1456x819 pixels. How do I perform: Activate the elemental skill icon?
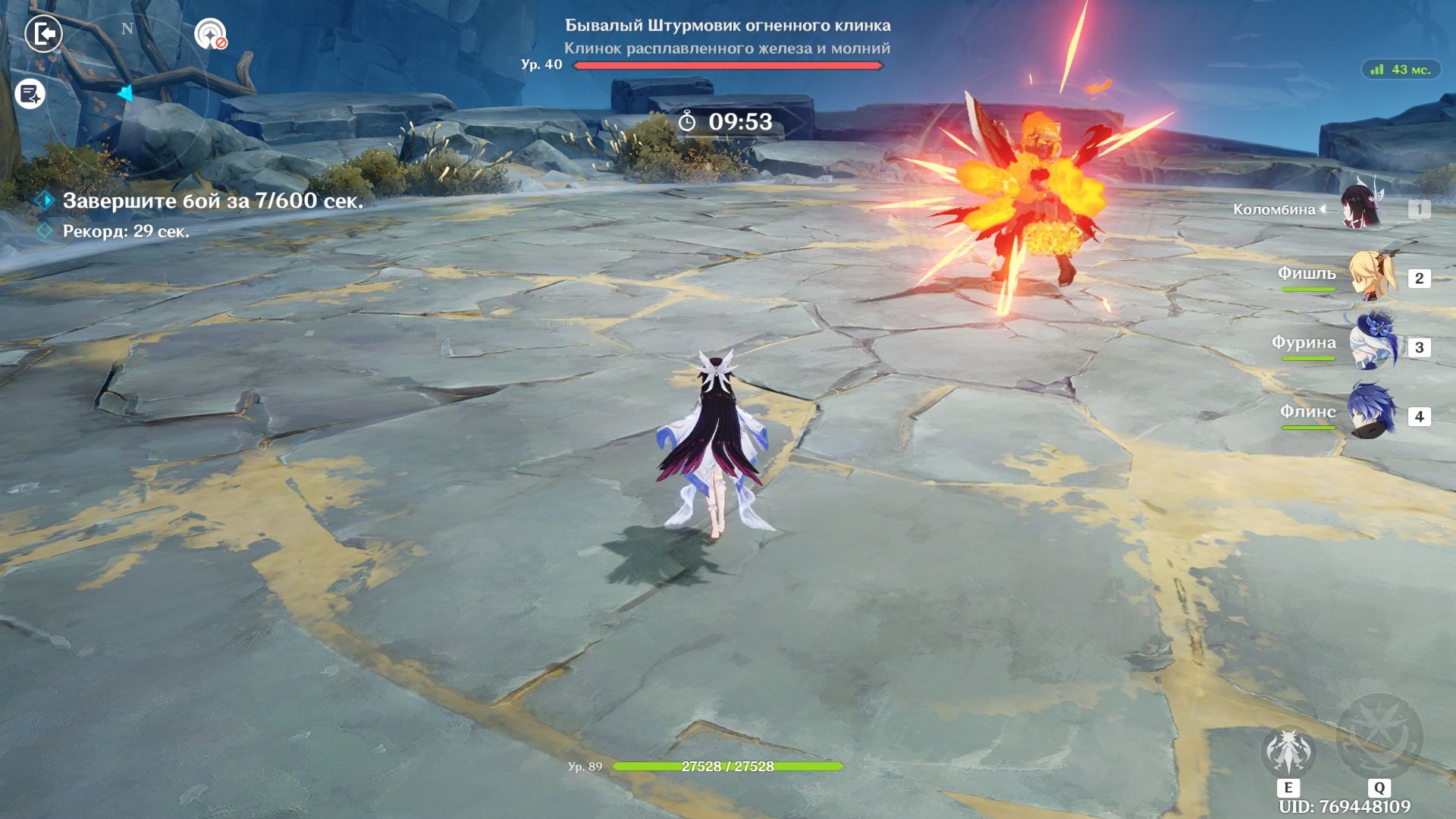[1288, 752]
